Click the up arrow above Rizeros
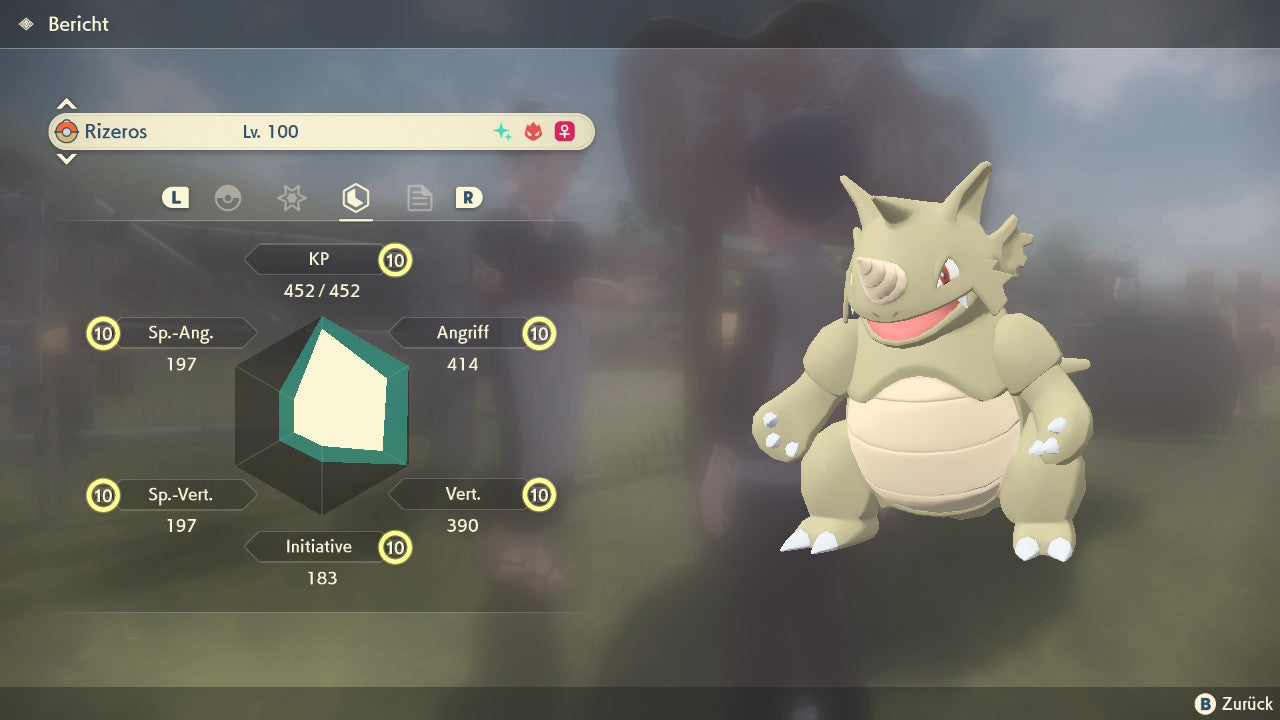The image size is (1280, 720). click(x=66, y=104)
